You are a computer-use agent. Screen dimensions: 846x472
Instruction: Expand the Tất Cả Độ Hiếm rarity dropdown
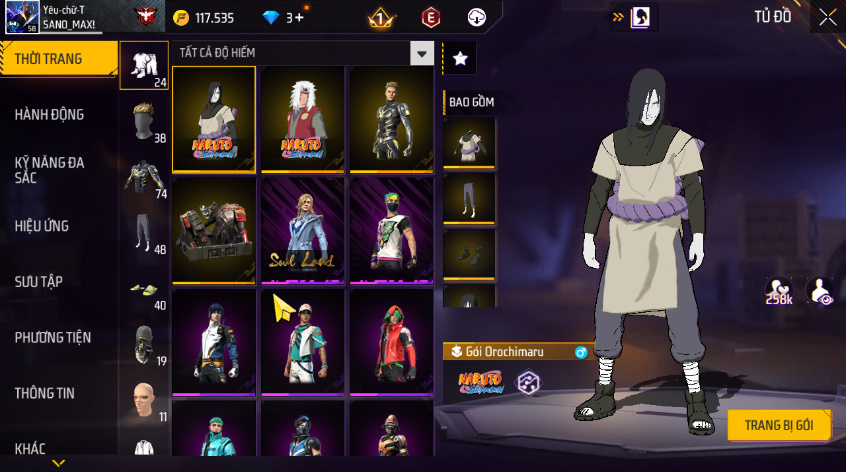click(x=423, y=54)
